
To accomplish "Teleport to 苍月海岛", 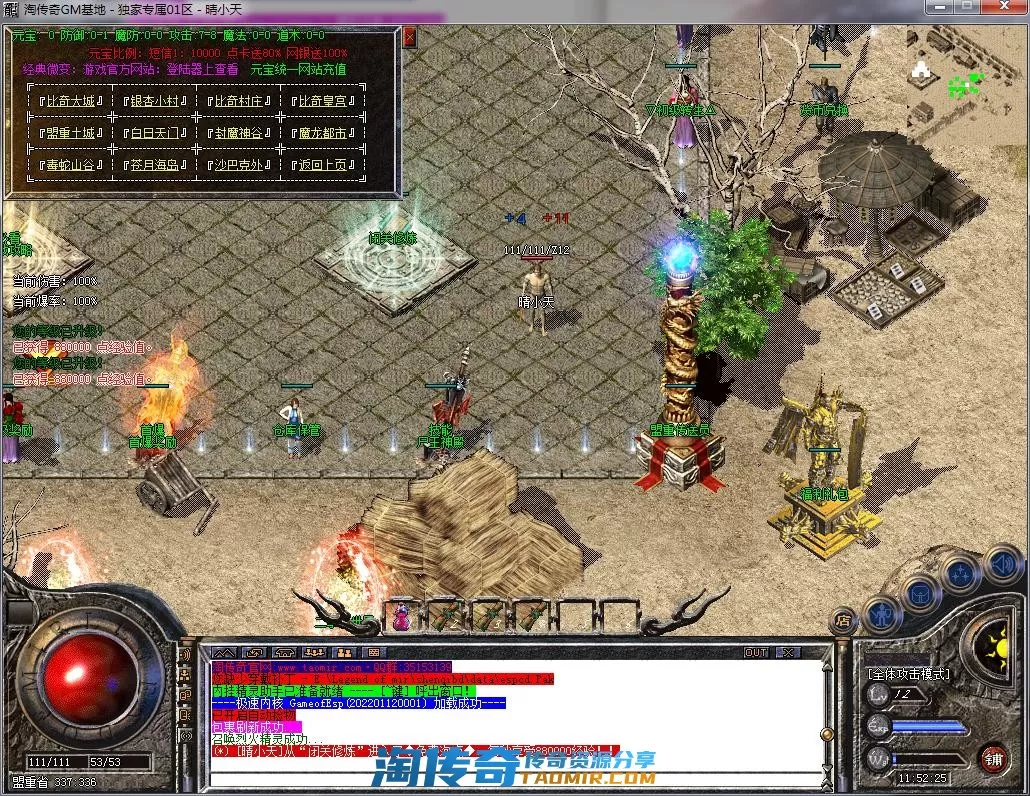I will tap(153, 165).
